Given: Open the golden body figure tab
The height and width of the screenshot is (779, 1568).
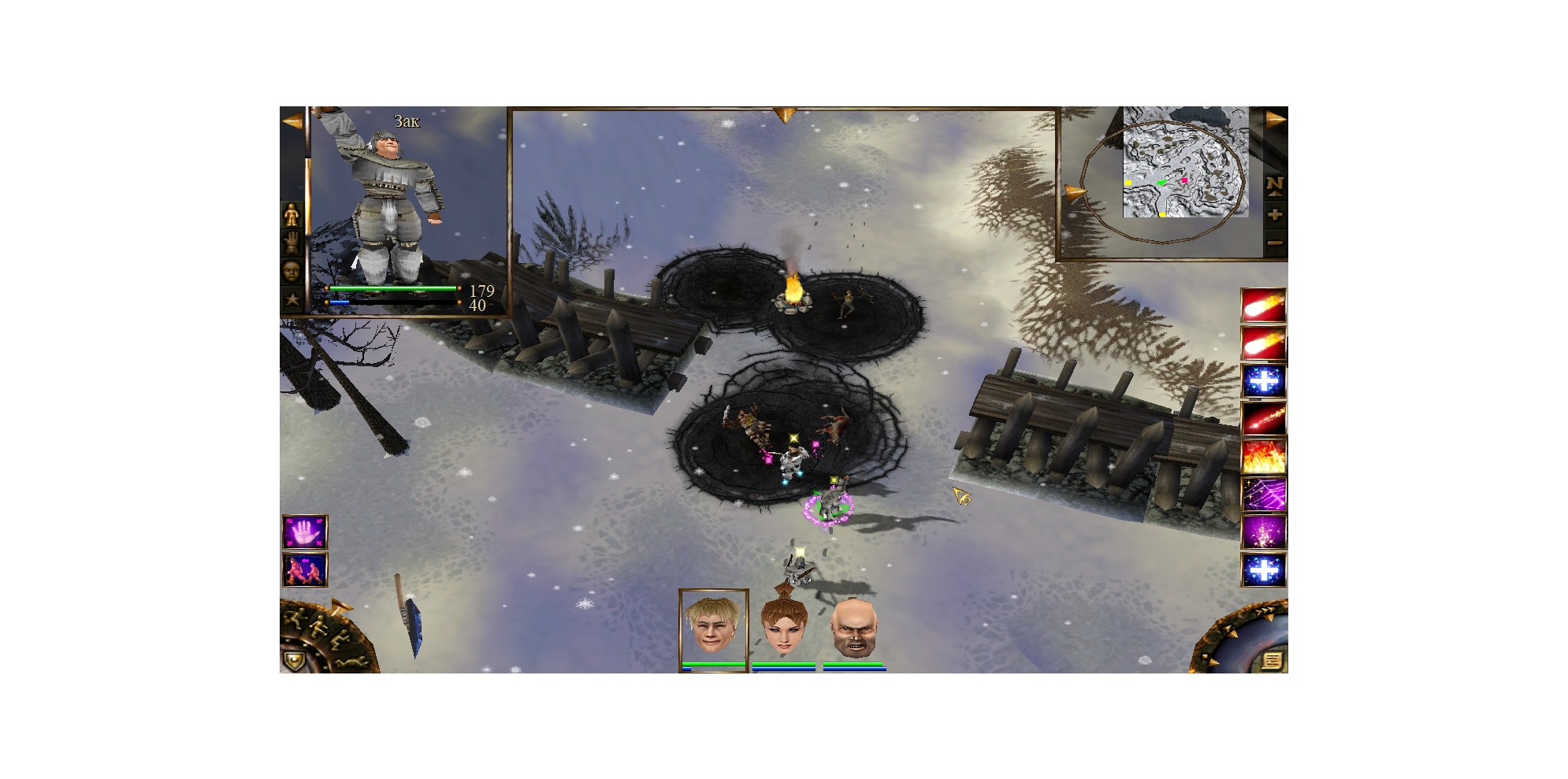Looking at the screenshot, I should coord(292,214).
